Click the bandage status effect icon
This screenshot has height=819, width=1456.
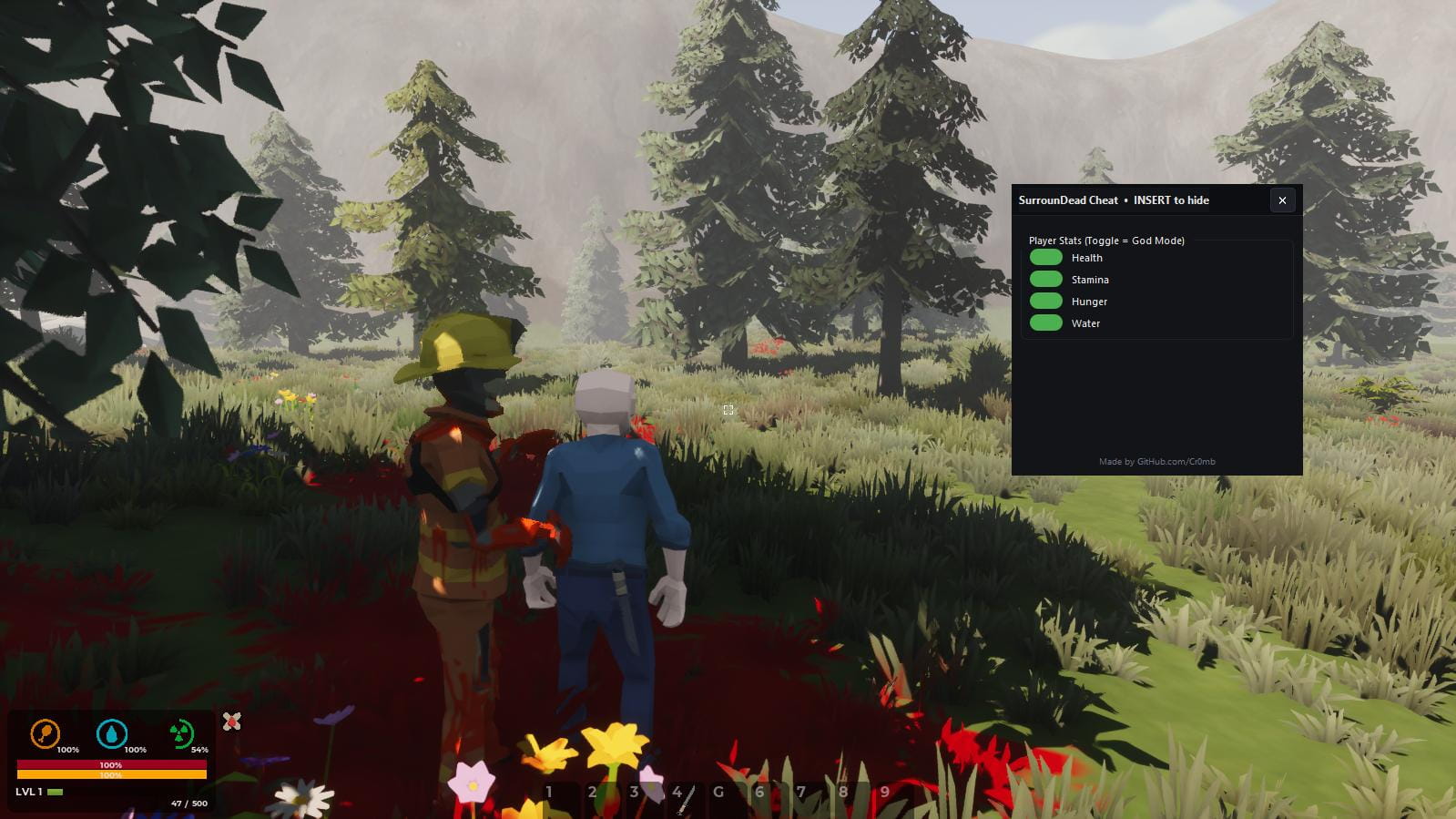[232, 722]
